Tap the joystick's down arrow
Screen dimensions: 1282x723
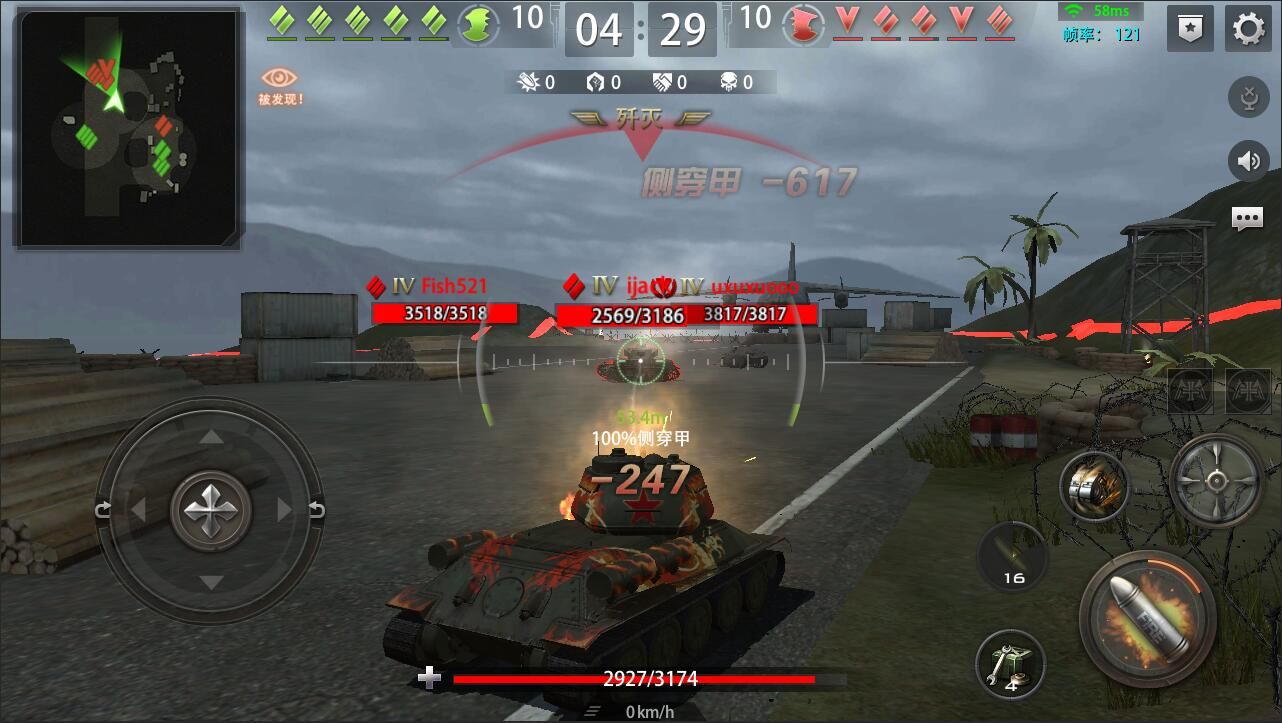(210, 583)
